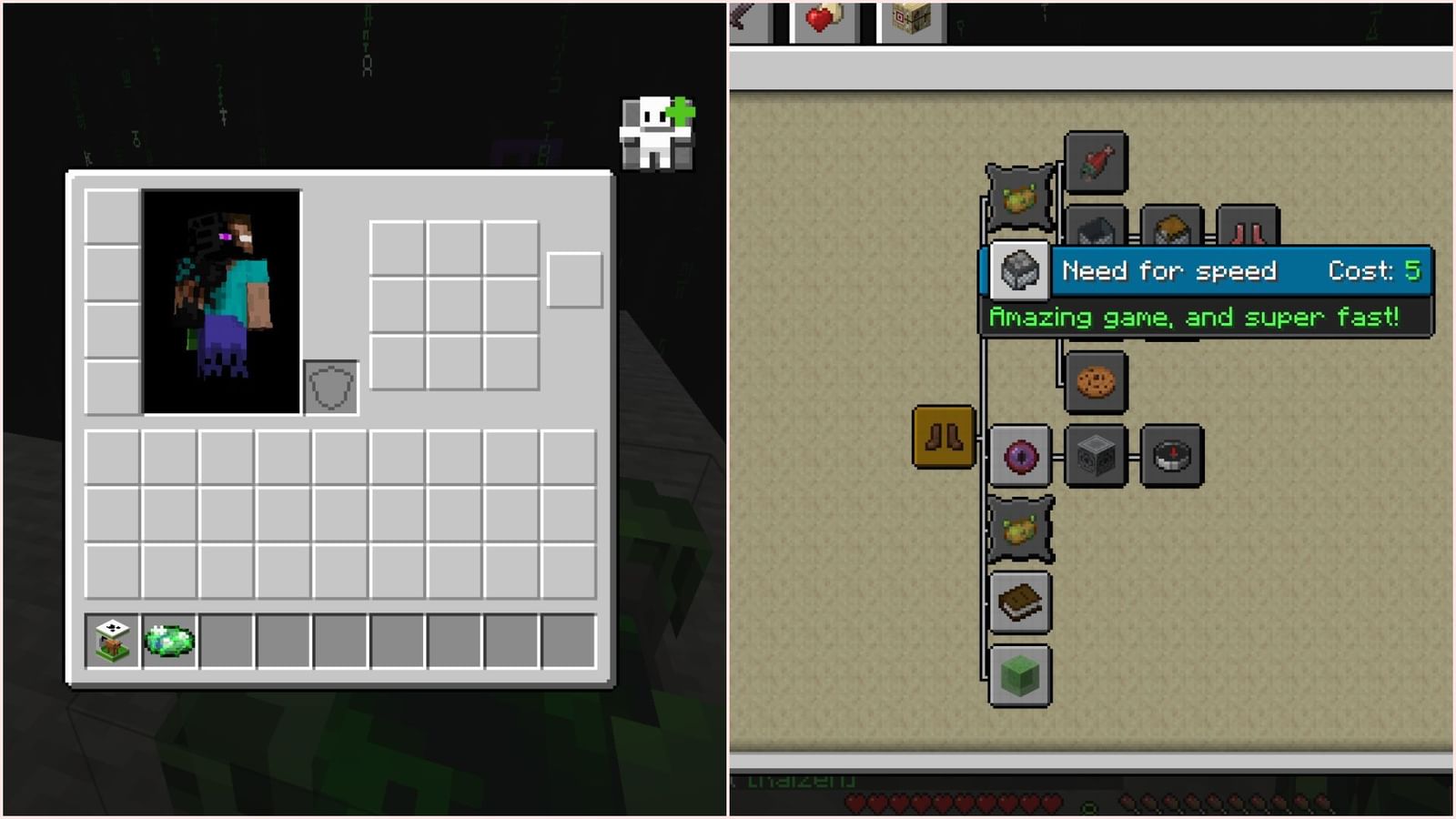Click the dispenser block advancement icon
This screenshot has height=819, width=1456.
[x=1097, y=456]
